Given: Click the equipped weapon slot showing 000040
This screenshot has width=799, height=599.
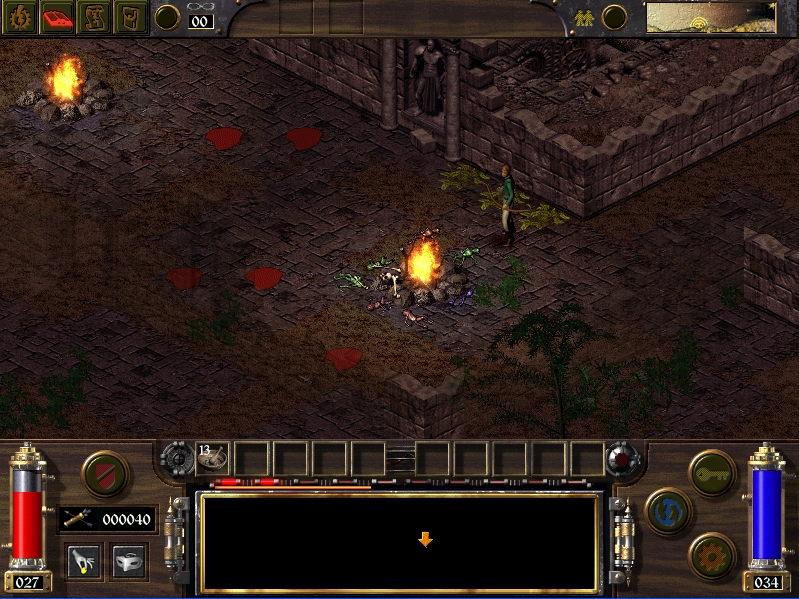Looking at the screenshot, I should pyautogui.click(x=106, y=518).
